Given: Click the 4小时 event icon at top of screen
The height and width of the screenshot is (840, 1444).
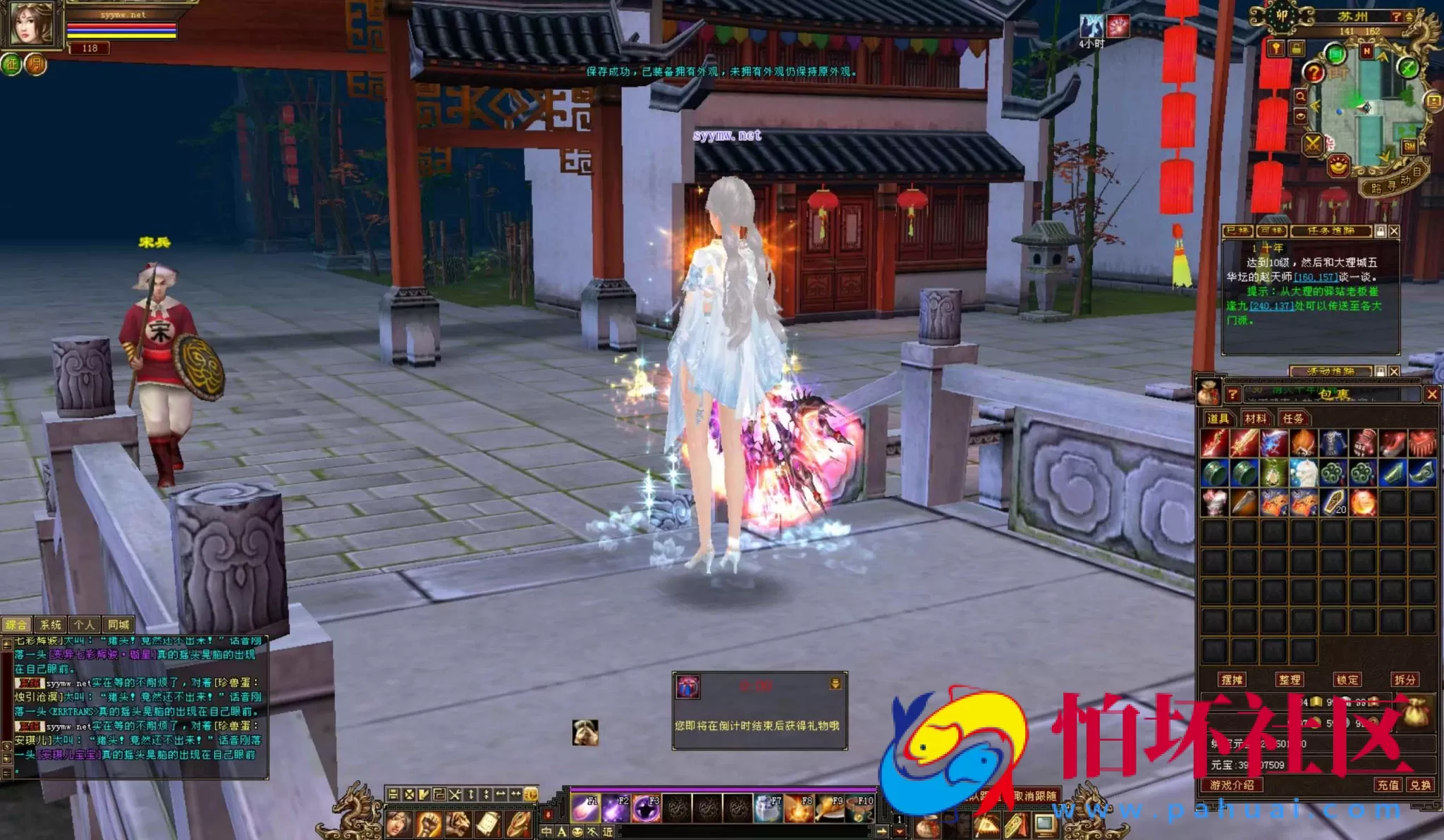Looking at the screenshot, I should (x=1091, y=25).
